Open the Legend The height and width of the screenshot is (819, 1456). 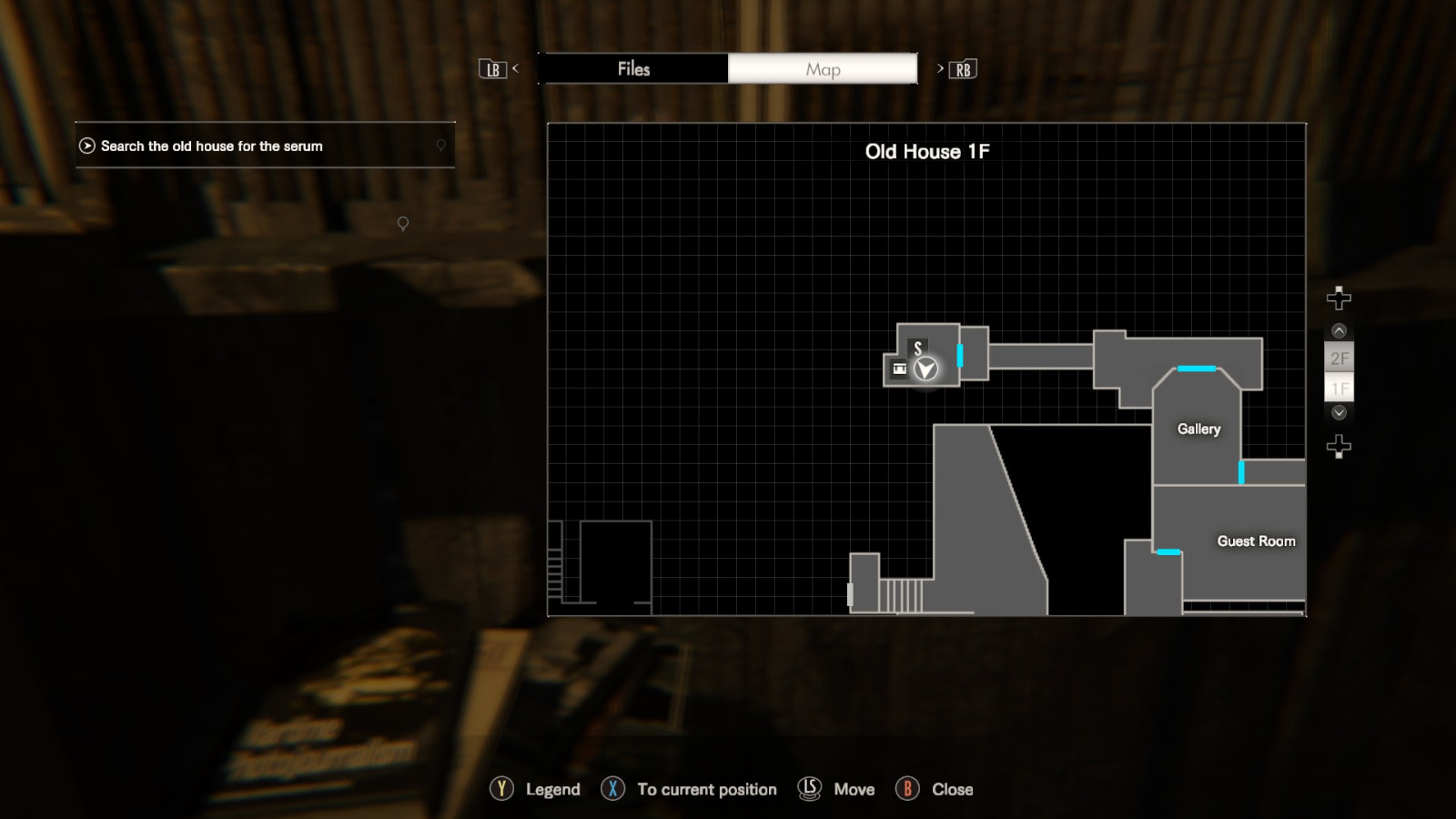point(552,789)
